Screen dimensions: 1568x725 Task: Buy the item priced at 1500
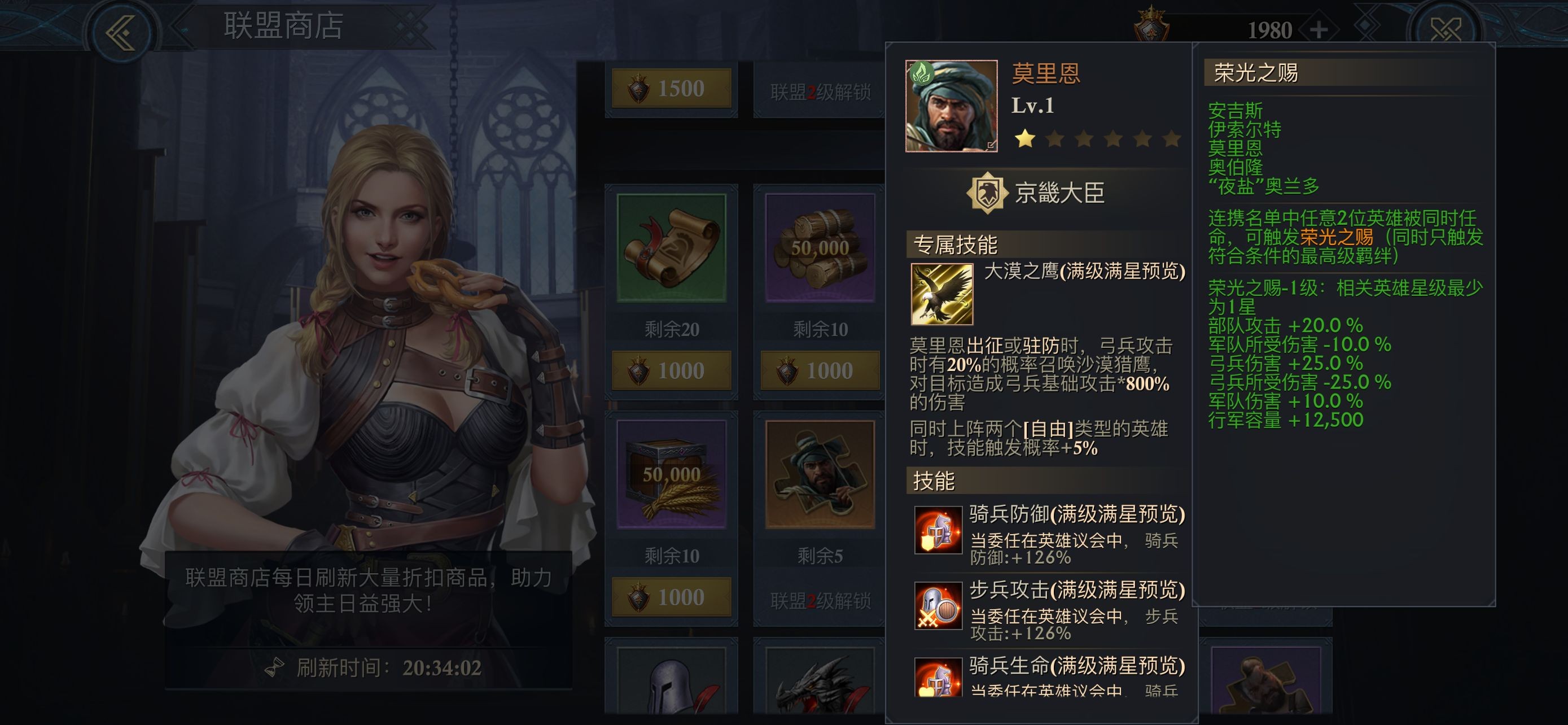pyautogui.click(x=671, y=89)
